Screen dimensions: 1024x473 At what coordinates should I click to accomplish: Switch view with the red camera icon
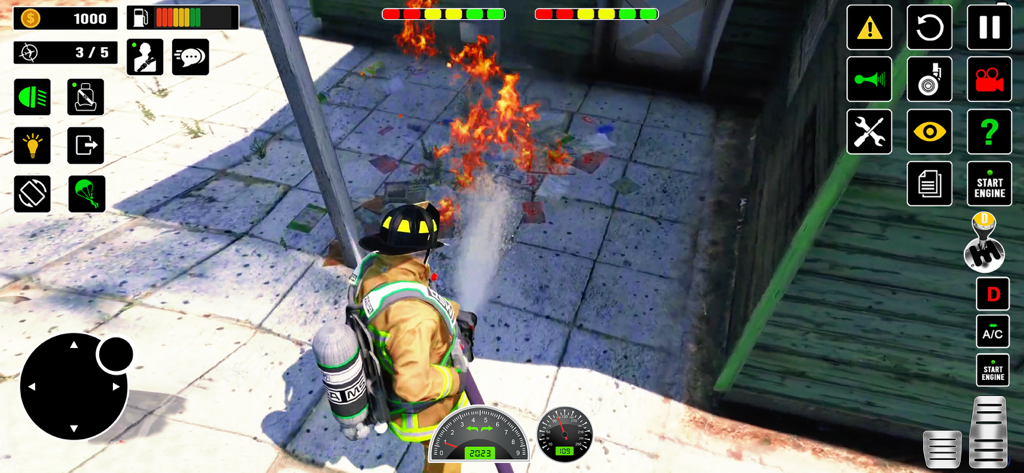pyautogui.click(x=989, y=80)
